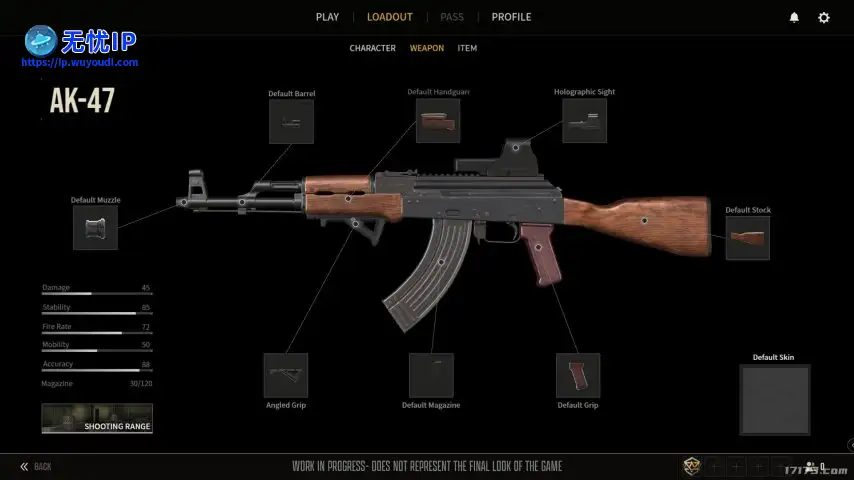Open the PLAY menu
This screenshot has height=480, width=854.
(x=327, y=17)
